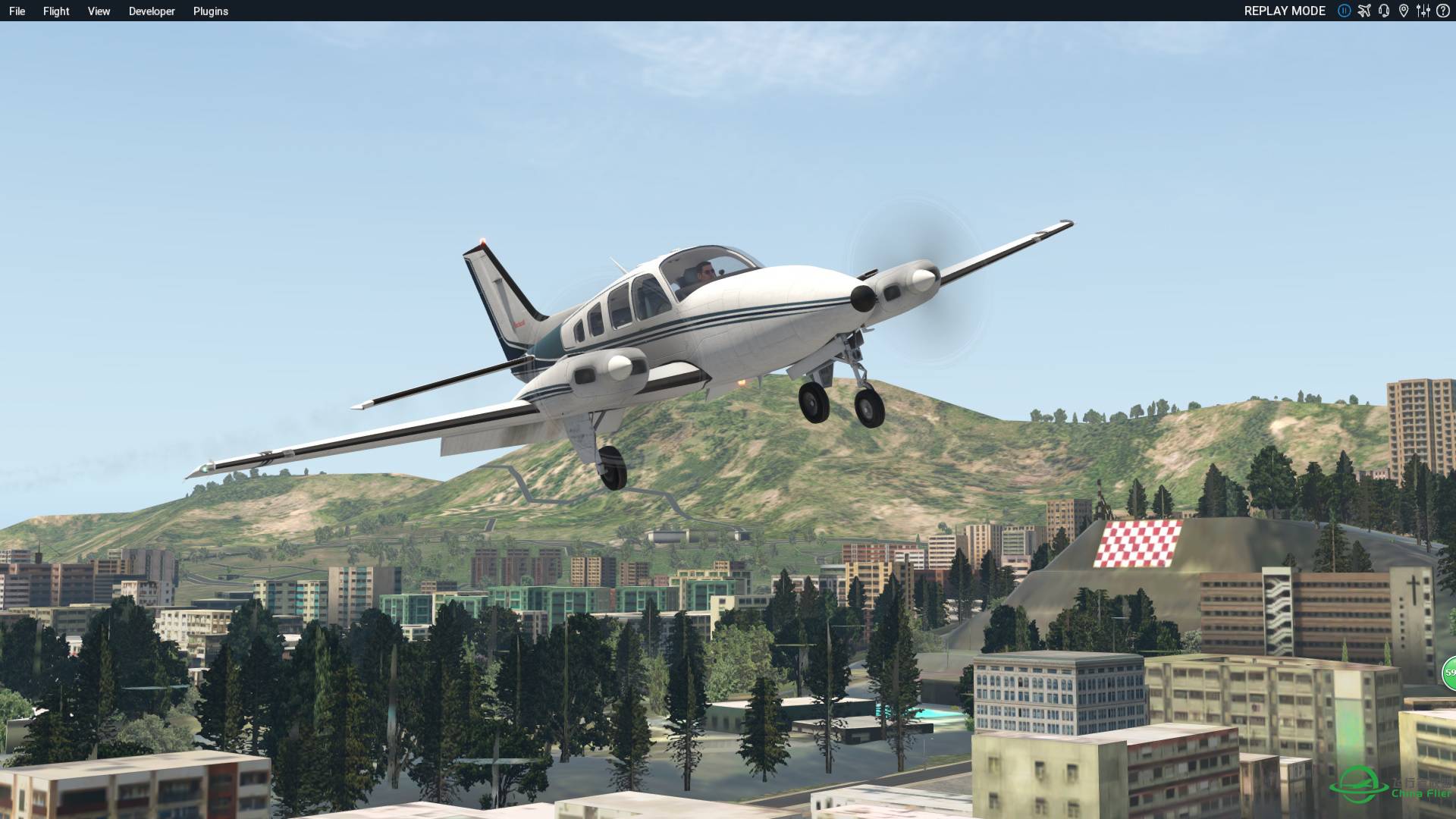The height and width of the screenshot is (819, 1456).
Task: Open settings via the sliders icon
Action: point(1424,11)
